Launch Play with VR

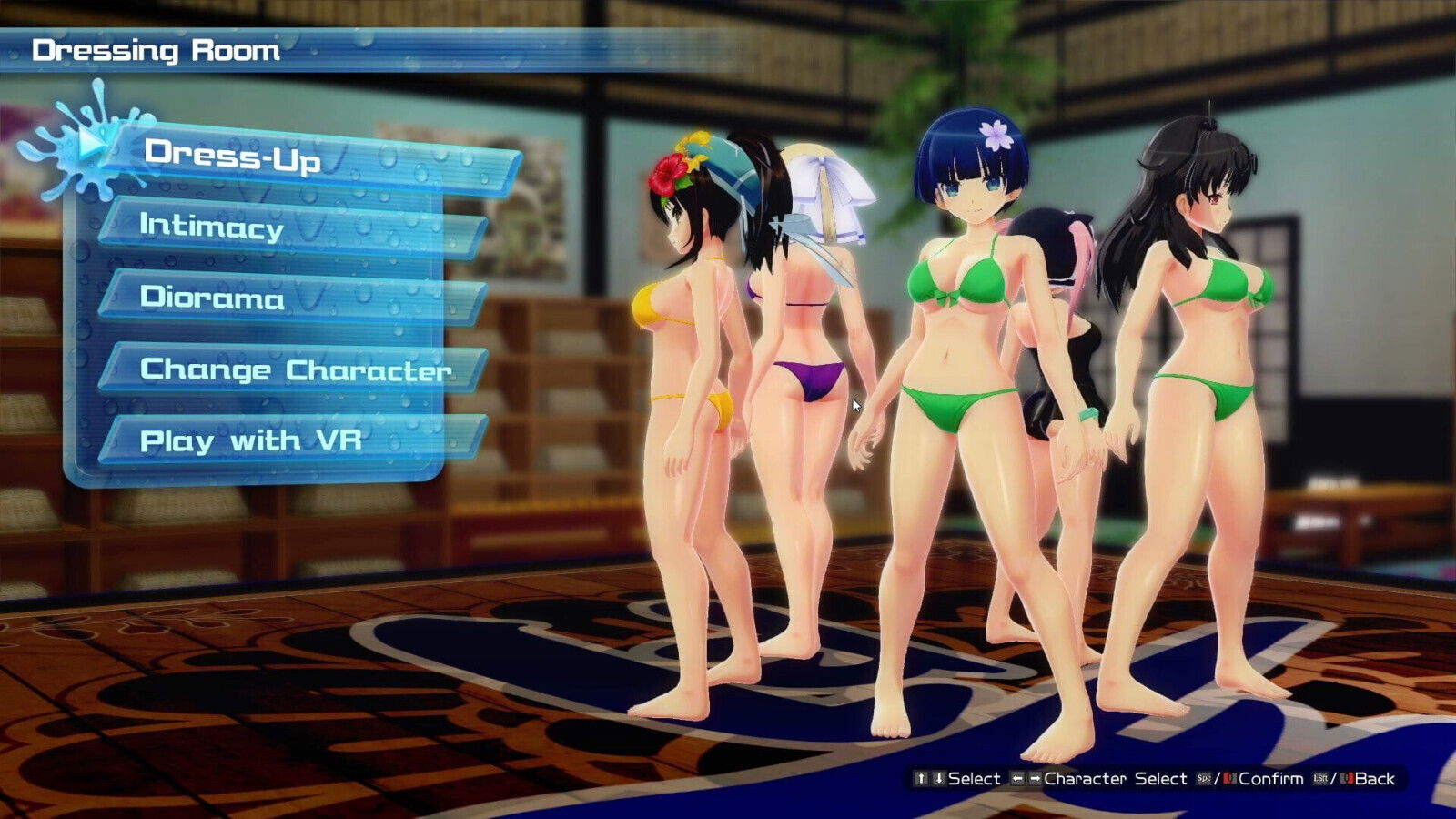(255, 440)
